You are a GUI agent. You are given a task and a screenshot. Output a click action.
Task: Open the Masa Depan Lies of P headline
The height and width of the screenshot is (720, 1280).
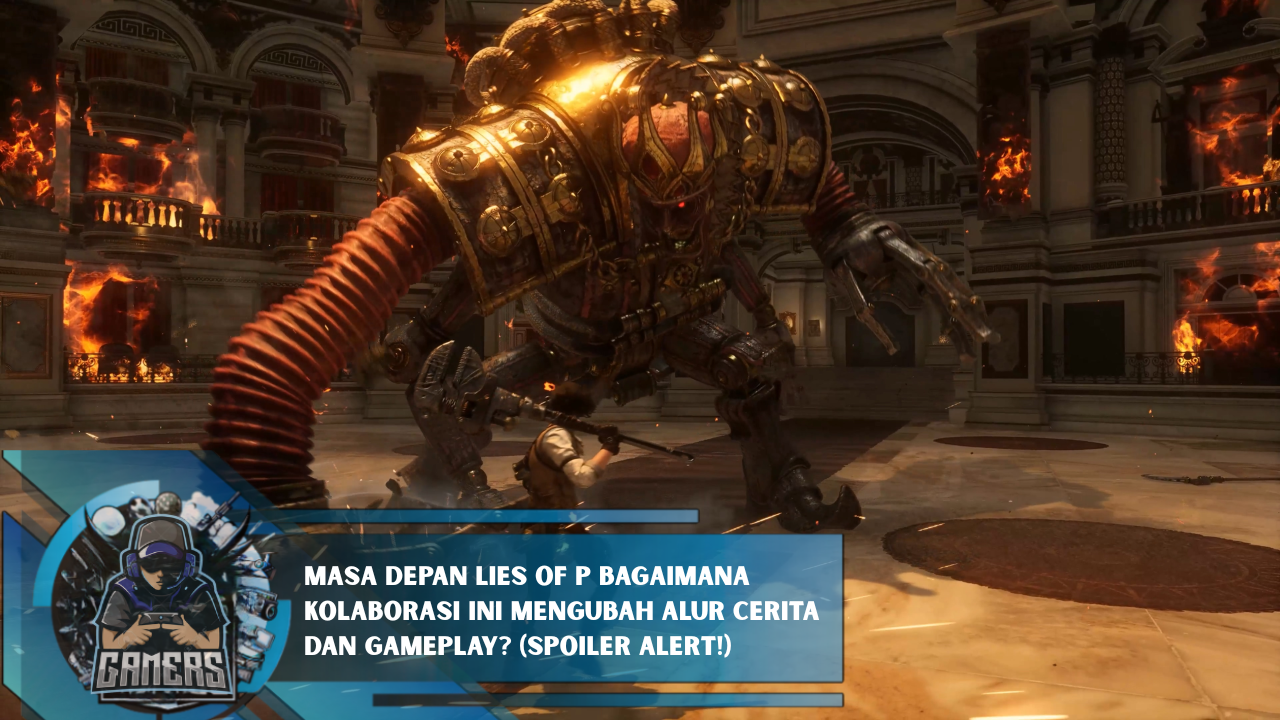click(561, 610)
